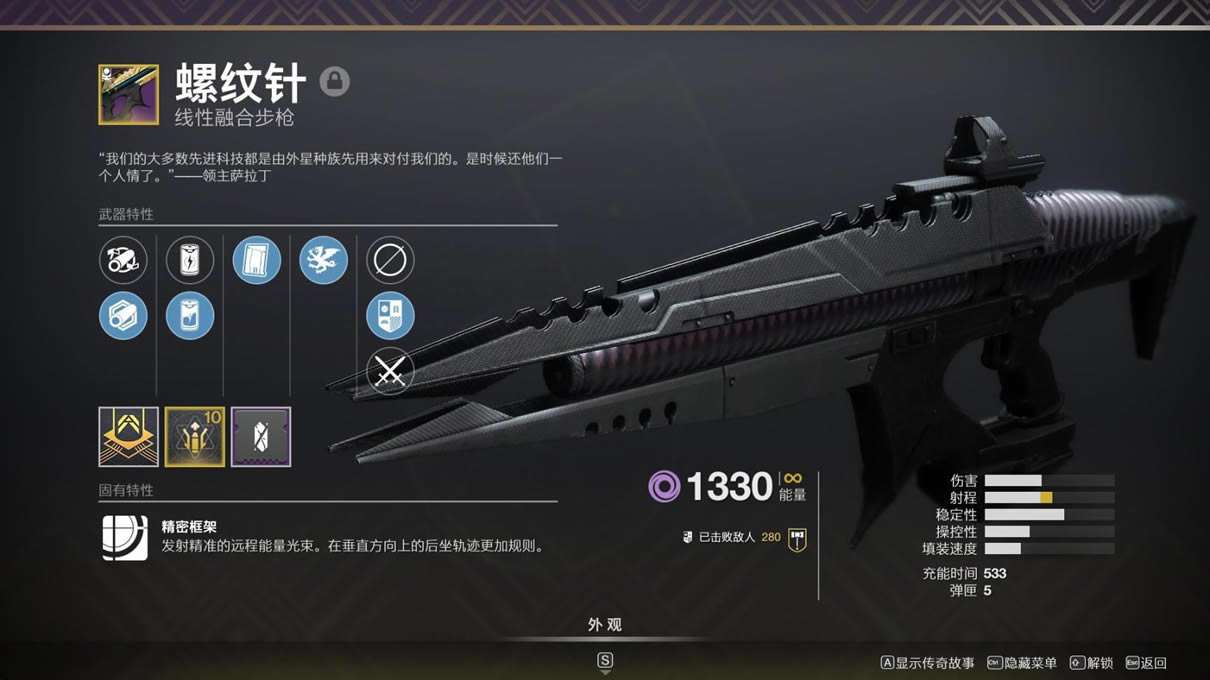Screen dimensions: 1210x680
Task: Inspect the blue magazine-sheet trait perk
Action: coord(257,260)
